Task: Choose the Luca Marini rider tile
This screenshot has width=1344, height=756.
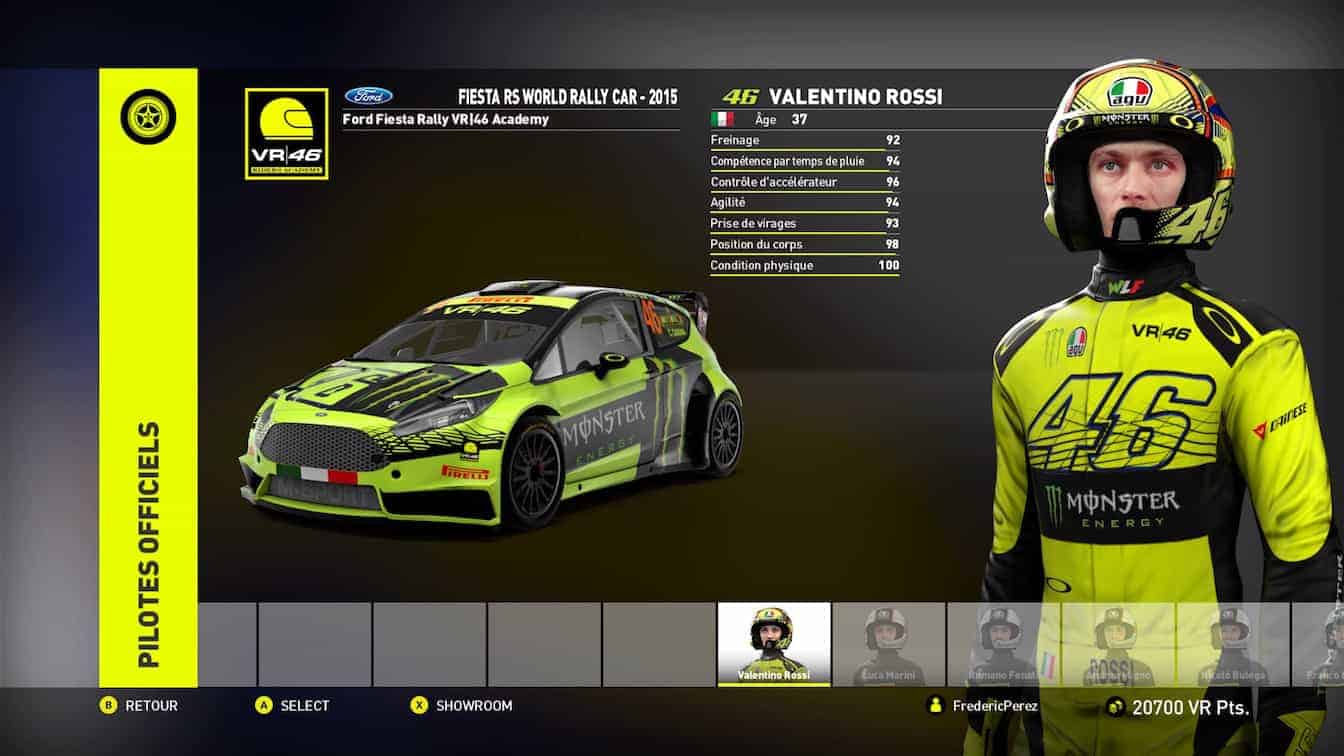Action: pos(888,643)
